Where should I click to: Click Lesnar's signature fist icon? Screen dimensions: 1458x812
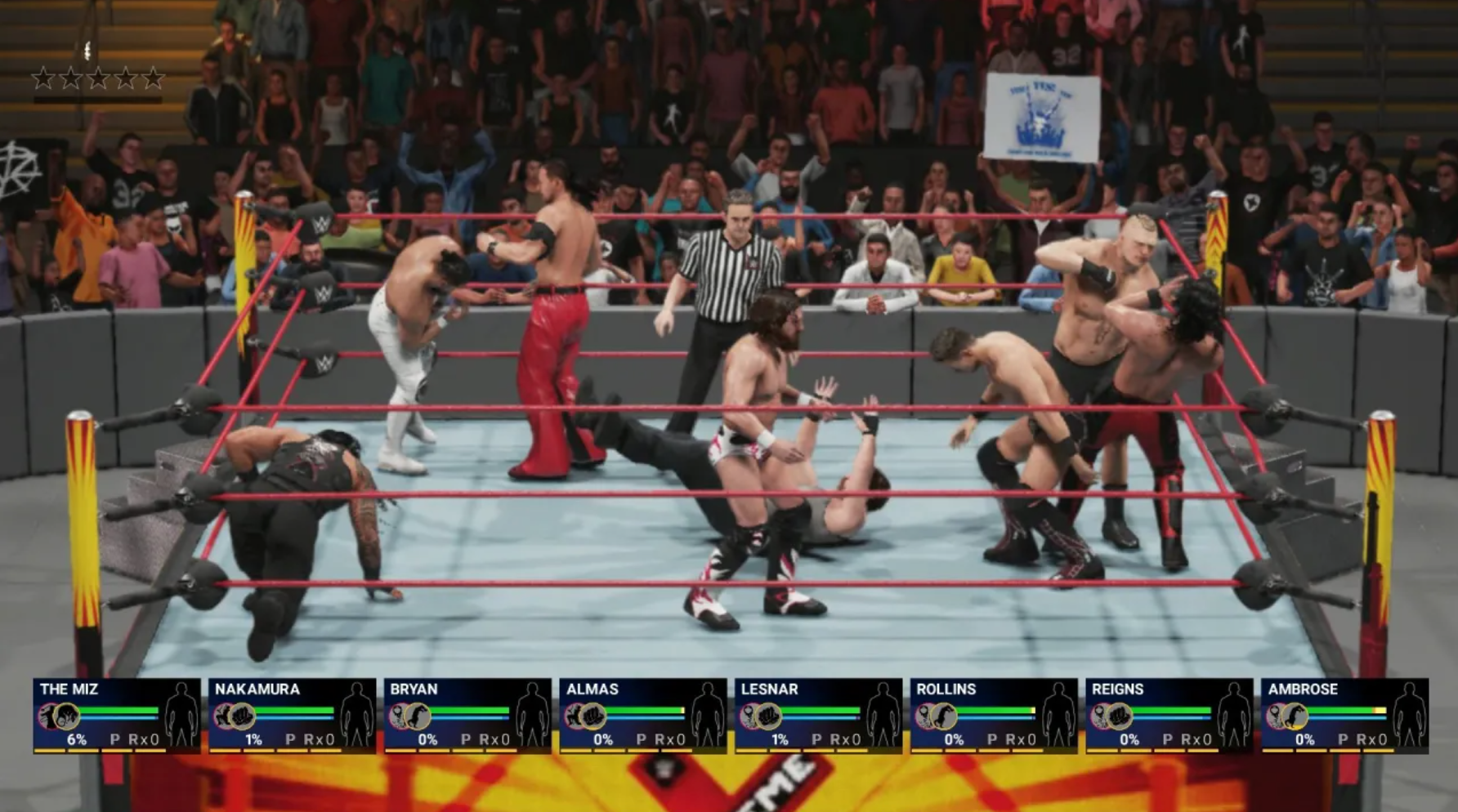[768, 716]
